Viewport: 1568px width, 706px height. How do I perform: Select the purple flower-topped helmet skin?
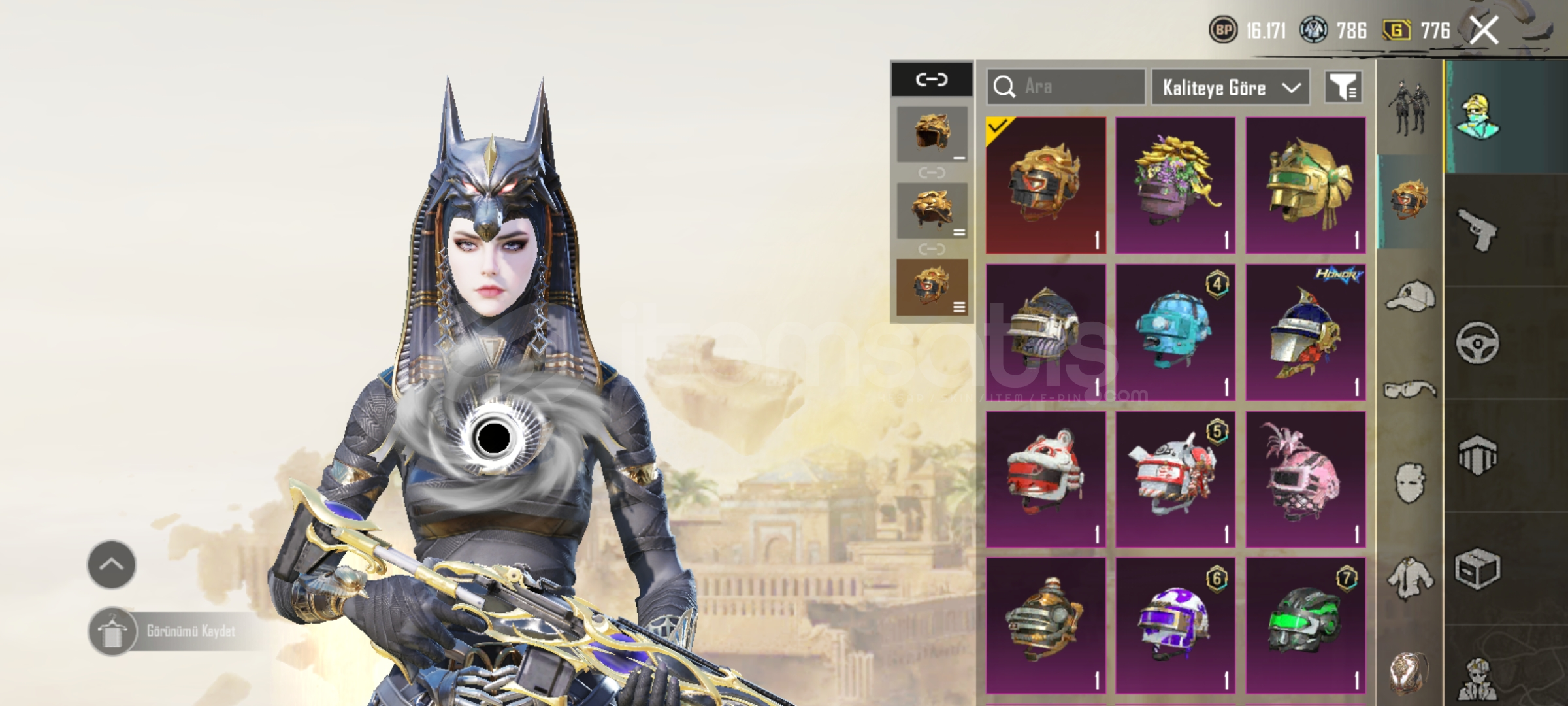[x=1175, y=185]
